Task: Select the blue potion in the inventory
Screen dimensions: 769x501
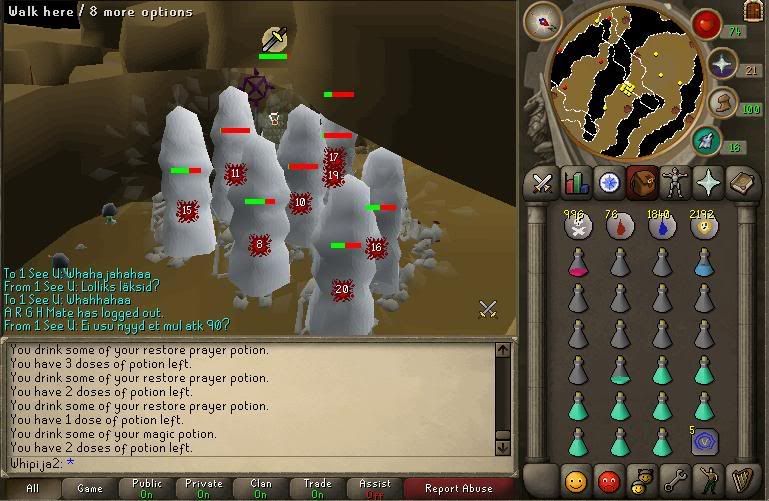Action: (703, 262)
